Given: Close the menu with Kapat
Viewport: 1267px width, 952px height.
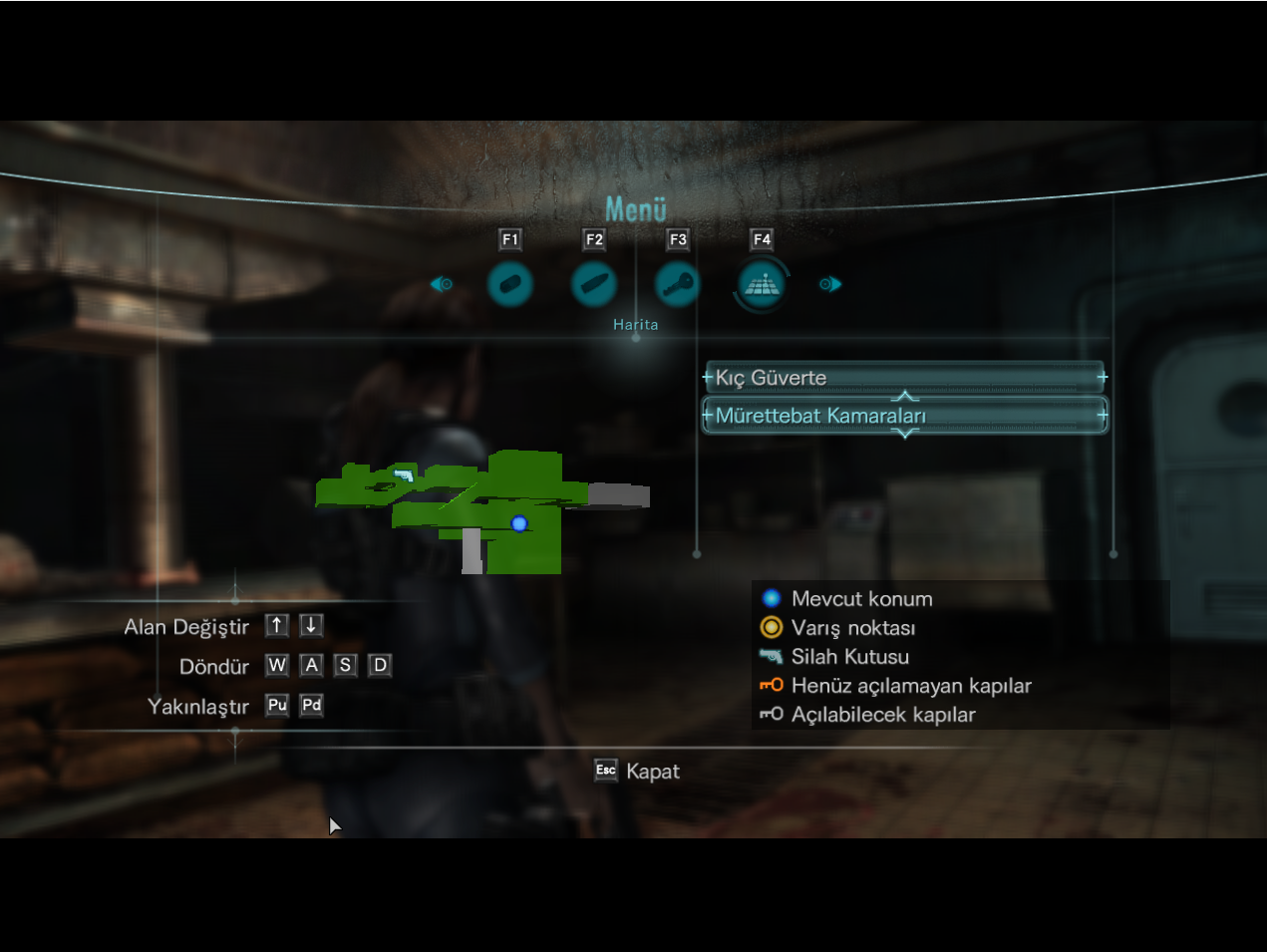Looking at the screenshot, I should [638, 771].
